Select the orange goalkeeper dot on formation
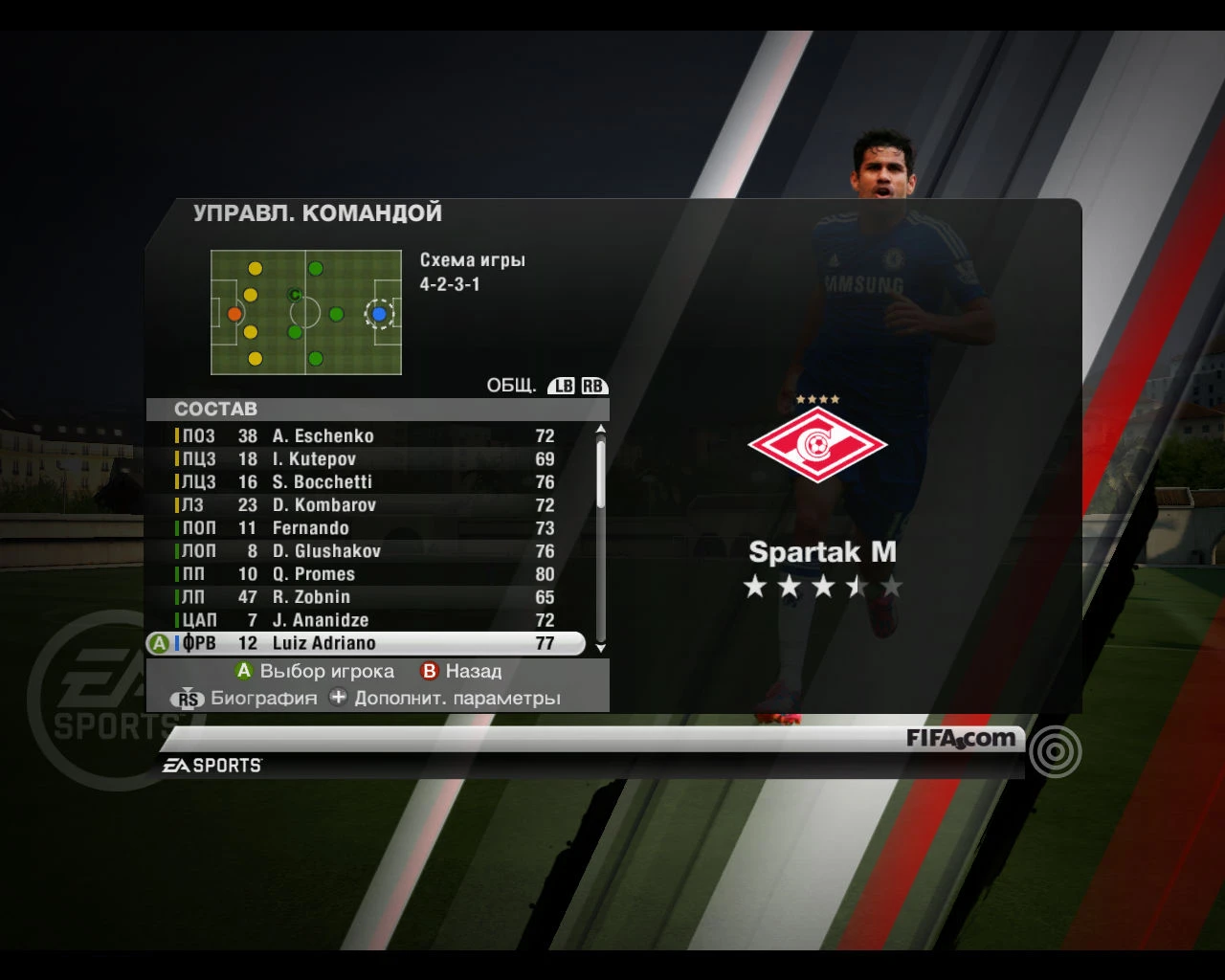The width and height of the screenshot is (1225, 980). tap(233, 313)
